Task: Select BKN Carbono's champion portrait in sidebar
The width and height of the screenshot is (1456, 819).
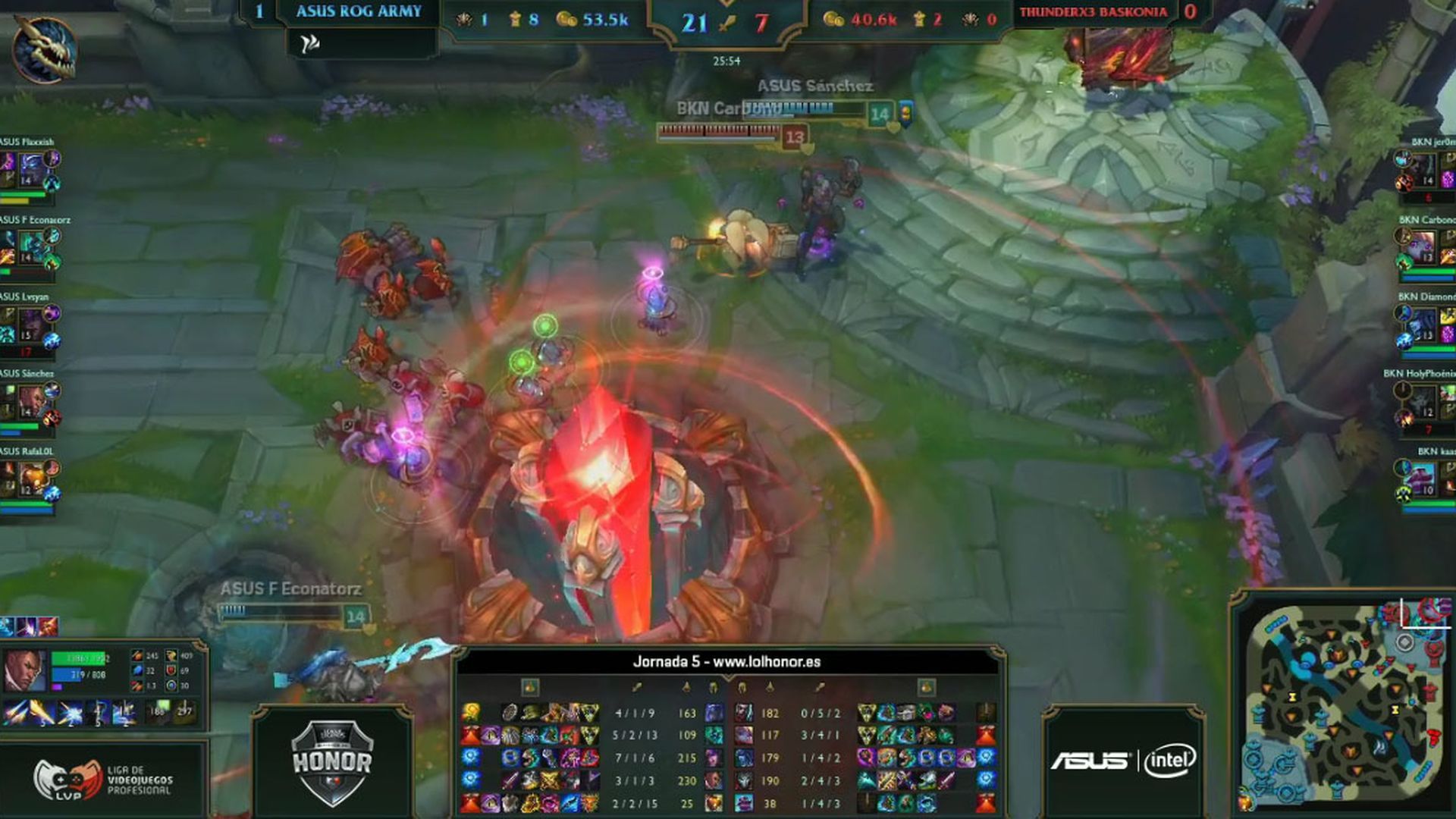Action: point(1423,247)
